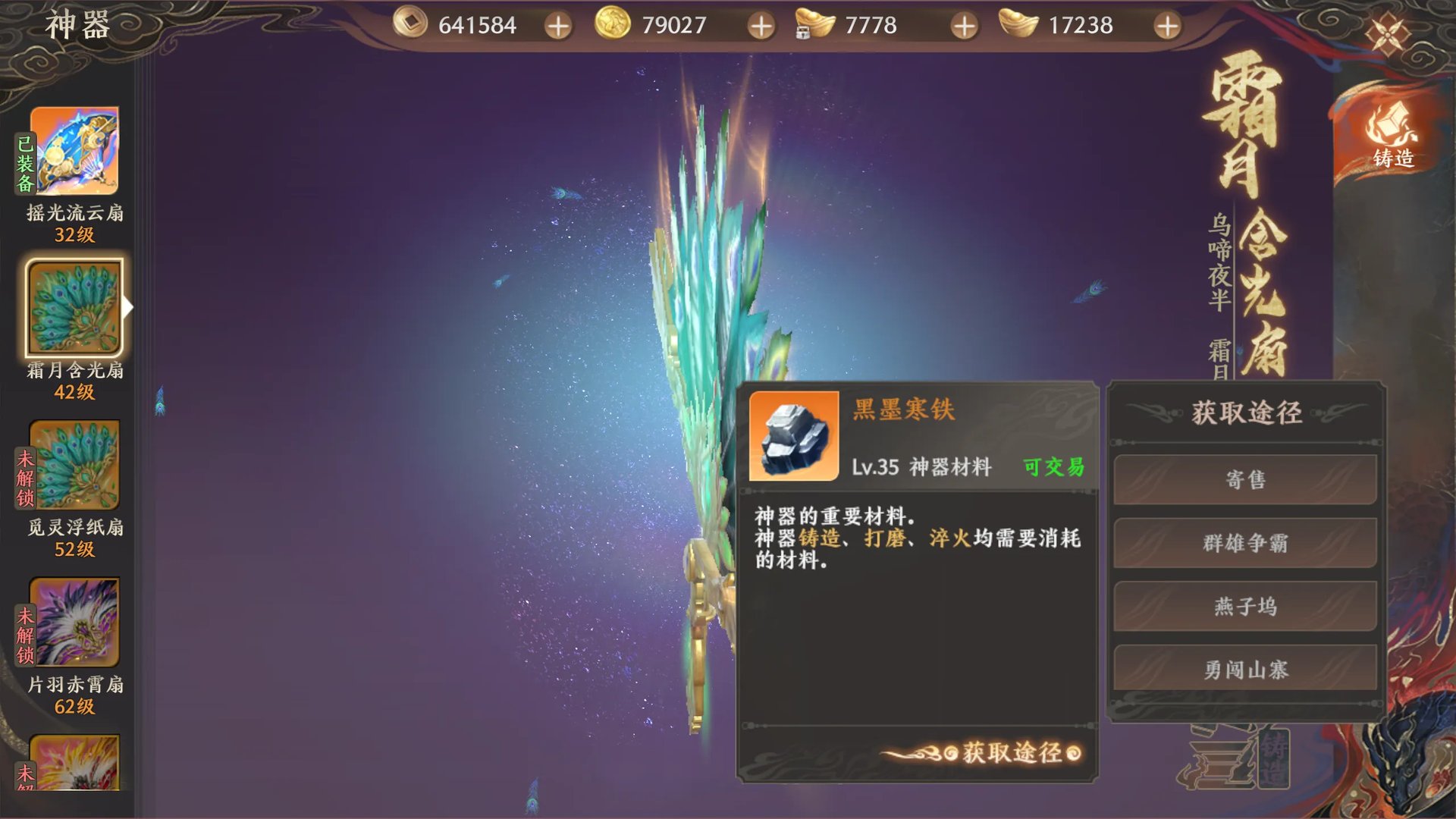Open the 寄售 acquisition option
Image resolution: width=1456 pixels, height=819 pixels.
1244,481
